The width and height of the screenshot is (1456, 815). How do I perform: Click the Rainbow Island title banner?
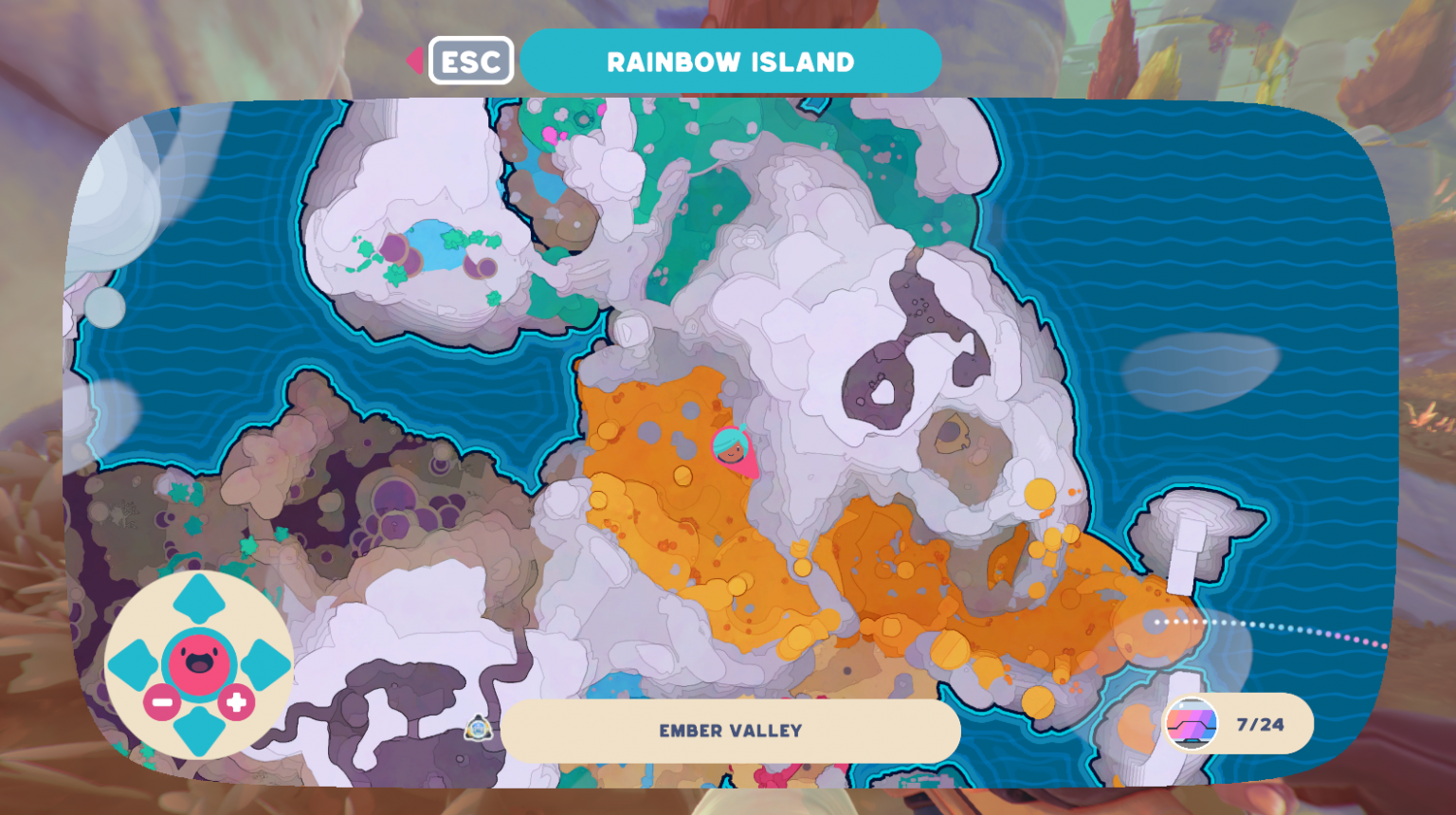tap(730, 61)
